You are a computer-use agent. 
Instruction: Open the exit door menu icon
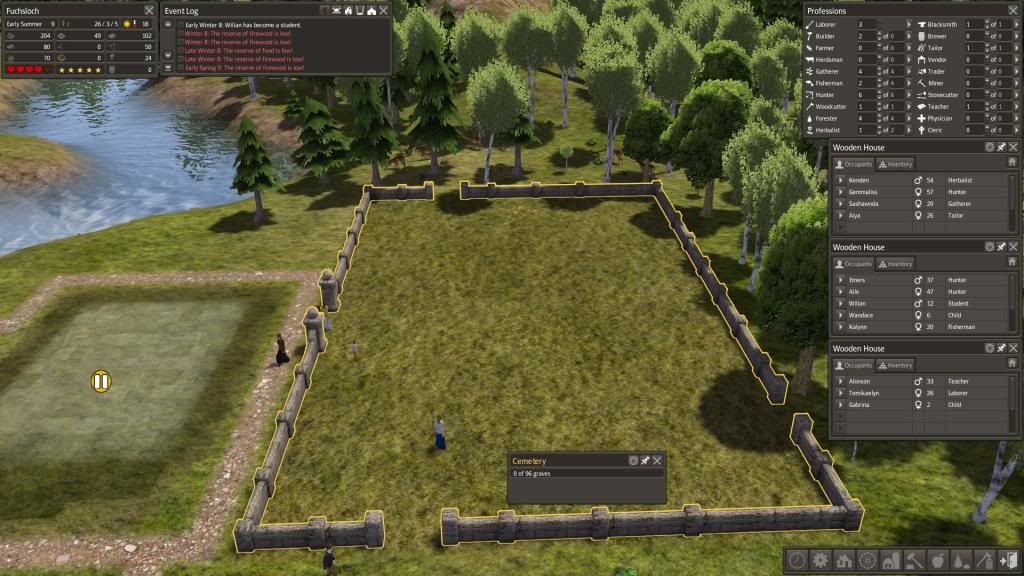(1009, 560)
